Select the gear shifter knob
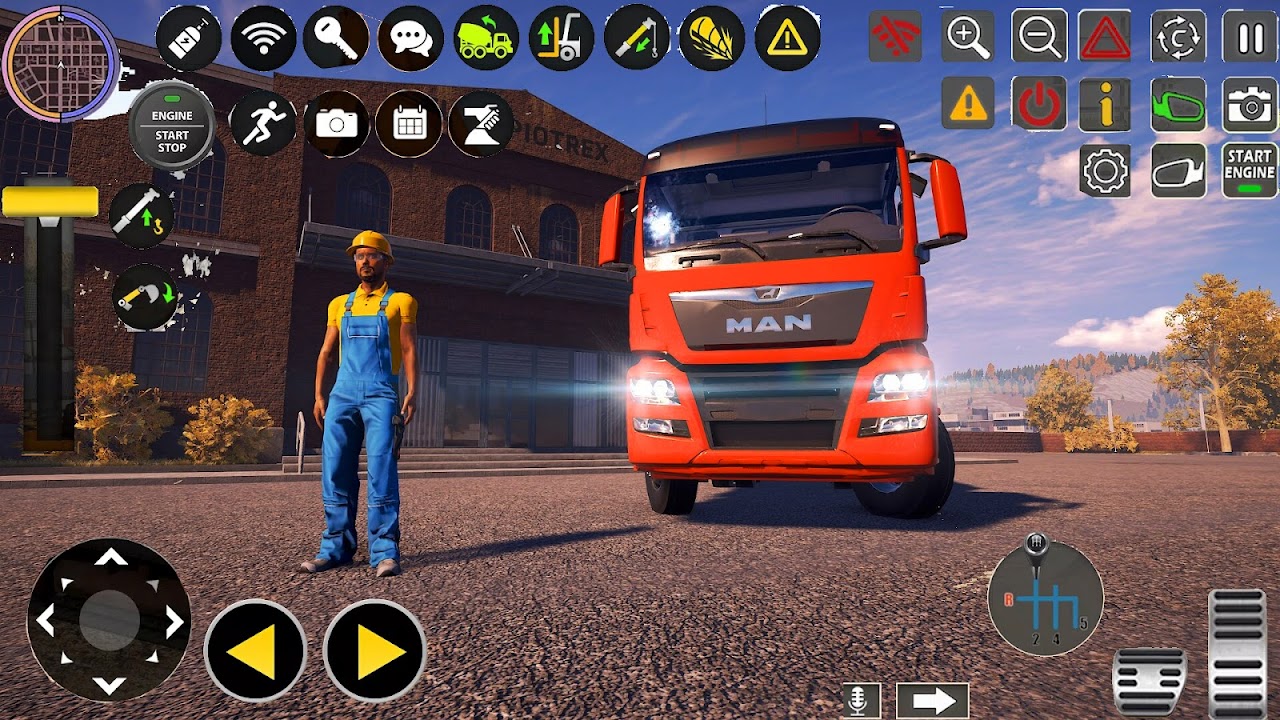 point(1036,545)
